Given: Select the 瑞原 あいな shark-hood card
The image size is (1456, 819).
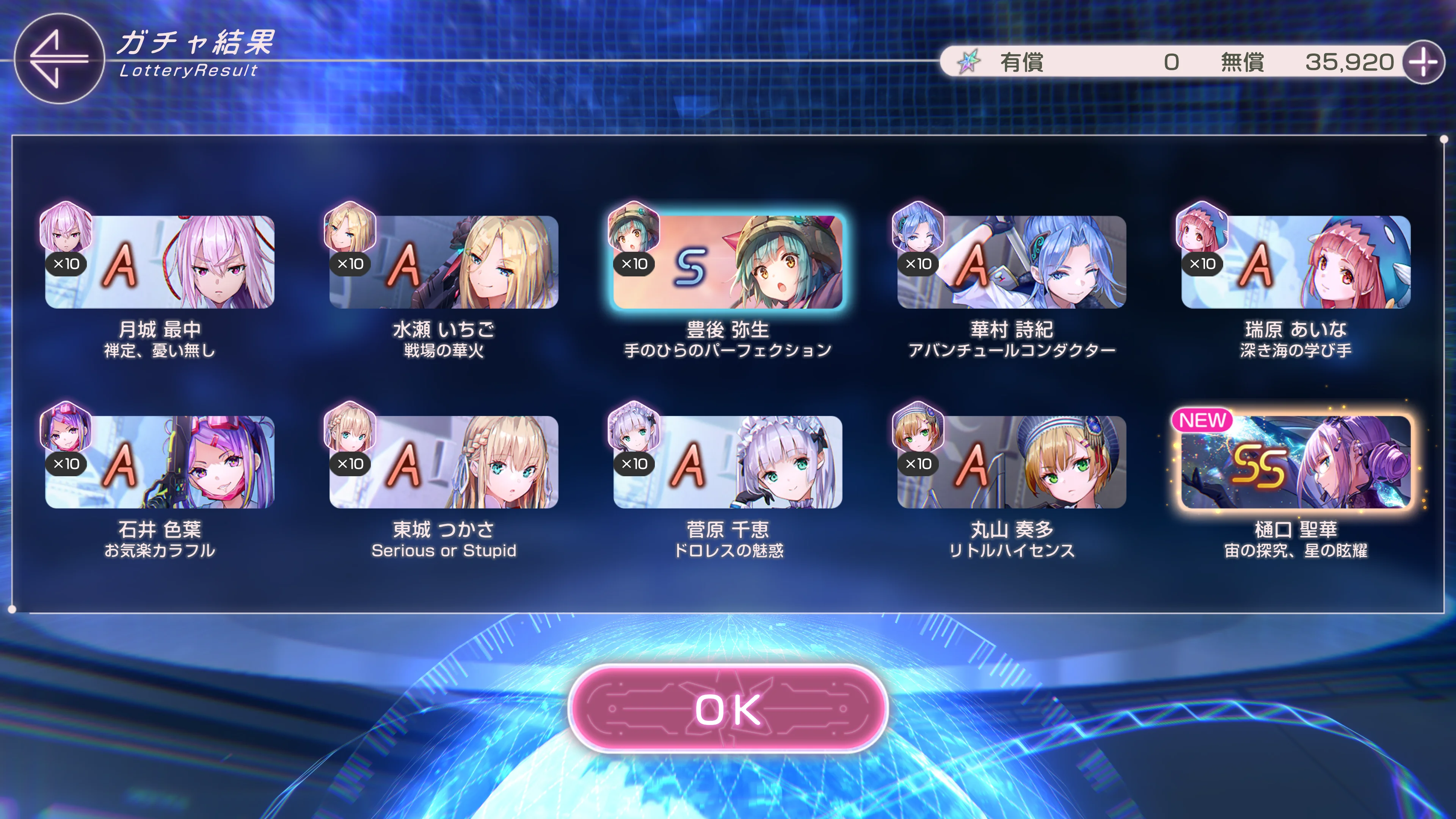Looking at the screenshot, I should point(1296,262).
